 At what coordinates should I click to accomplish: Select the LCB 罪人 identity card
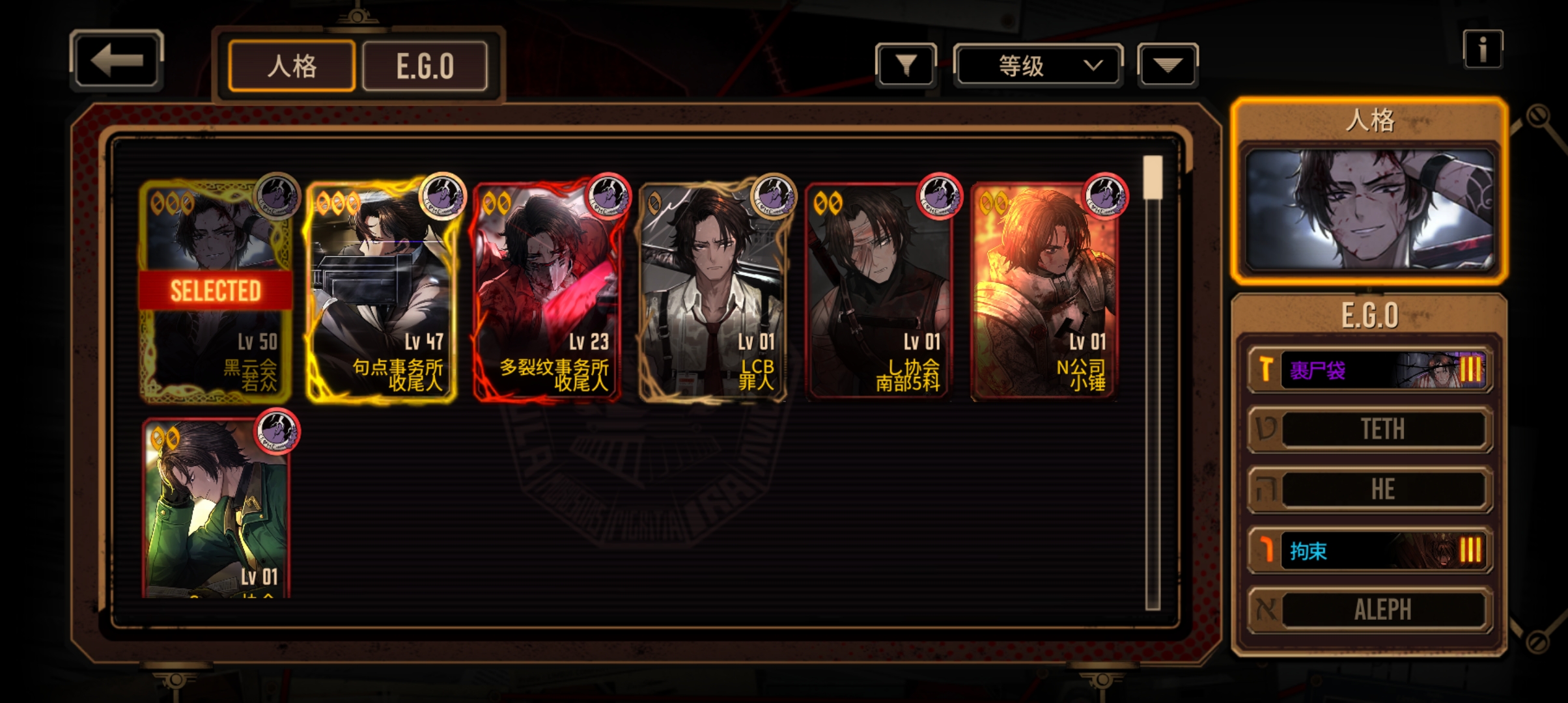pos(713,291)
